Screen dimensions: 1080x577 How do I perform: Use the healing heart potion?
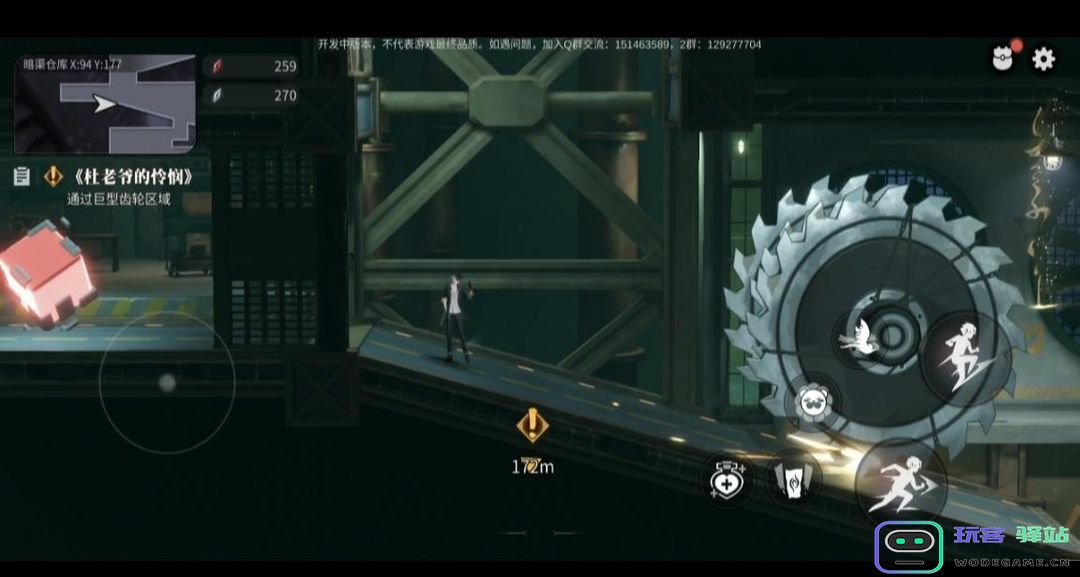click(x=727, y=478)
